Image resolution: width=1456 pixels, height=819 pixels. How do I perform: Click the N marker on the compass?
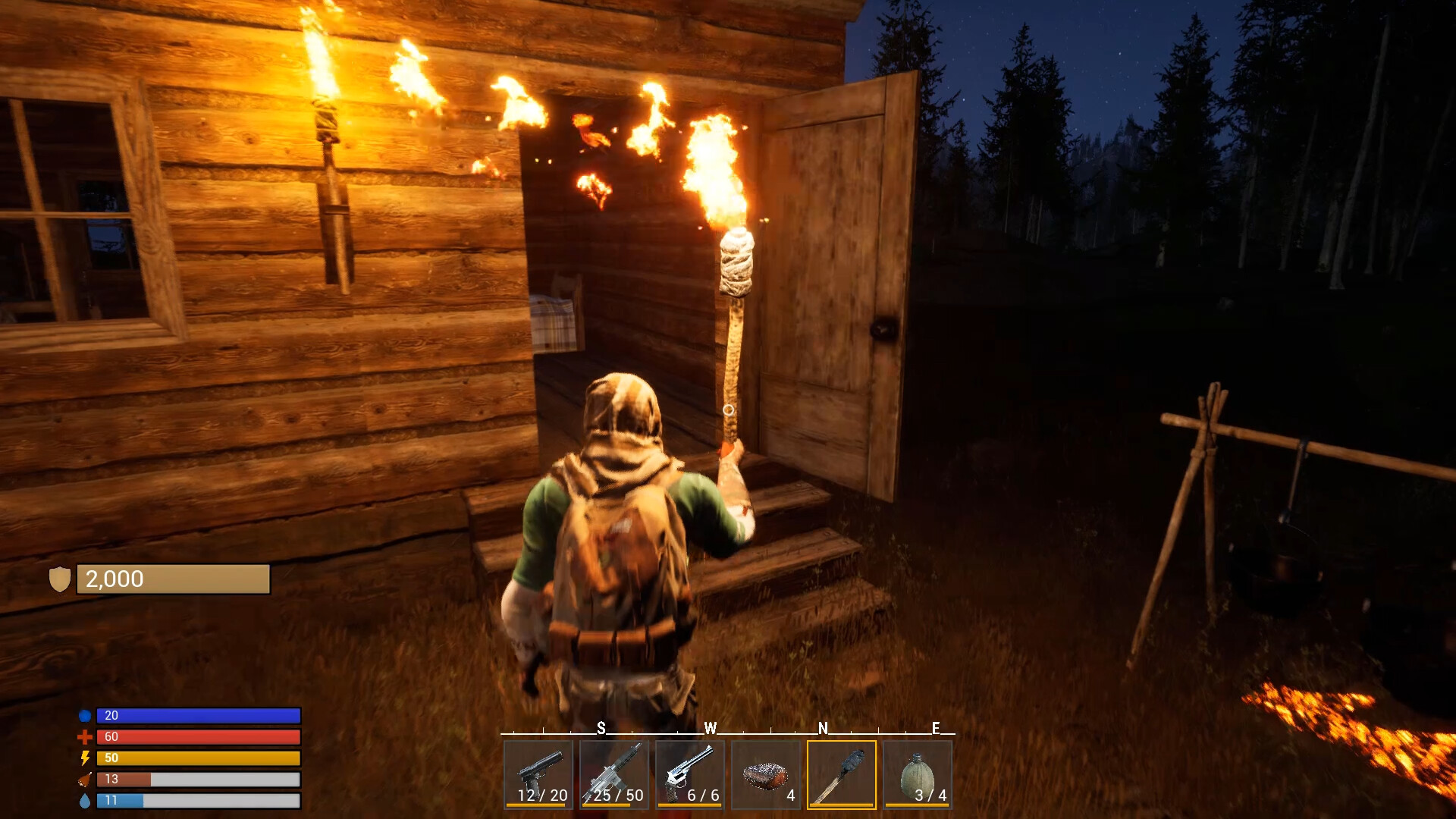(823, 728)
